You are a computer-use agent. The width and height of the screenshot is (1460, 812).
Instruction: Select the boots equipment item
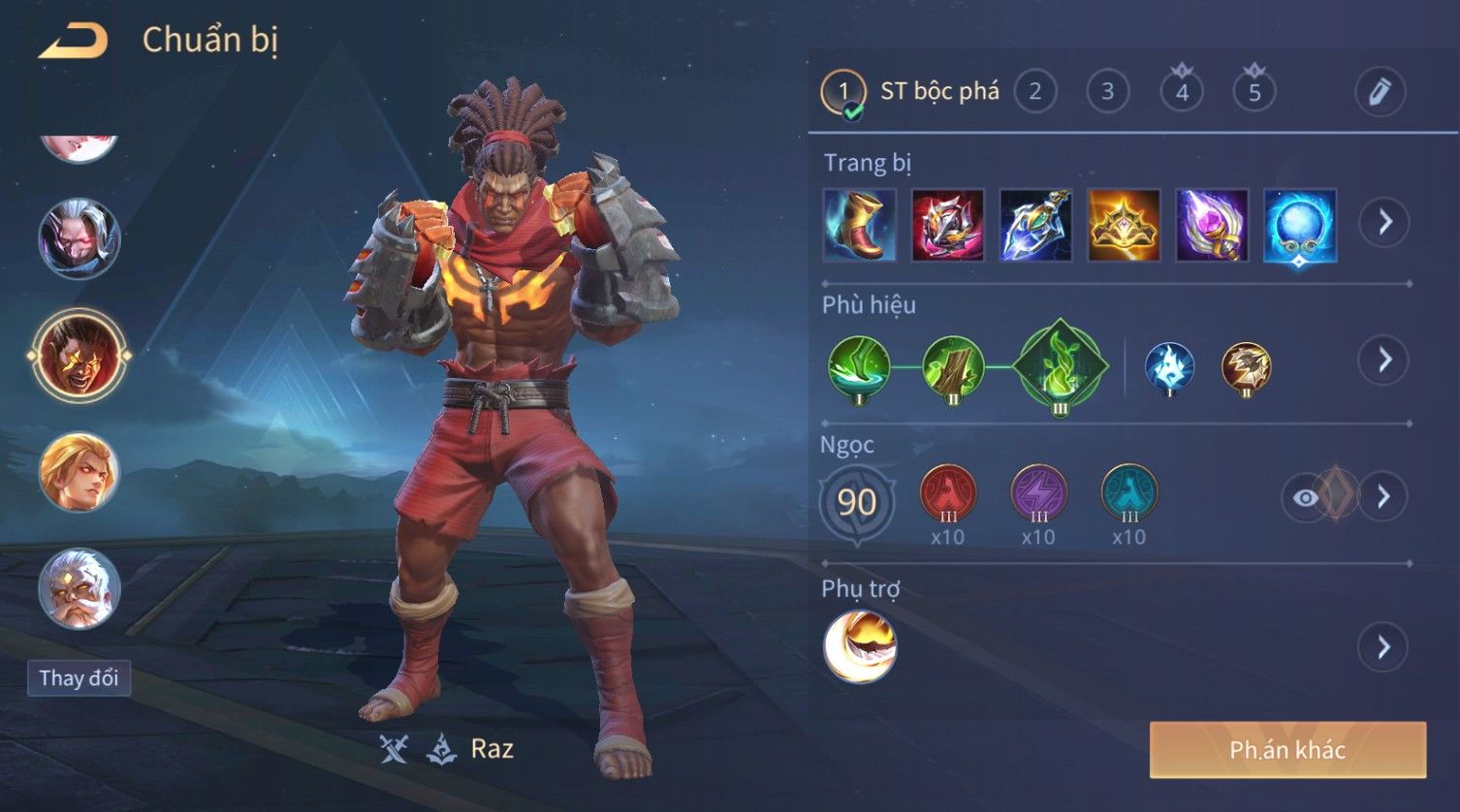pos(859,225)
